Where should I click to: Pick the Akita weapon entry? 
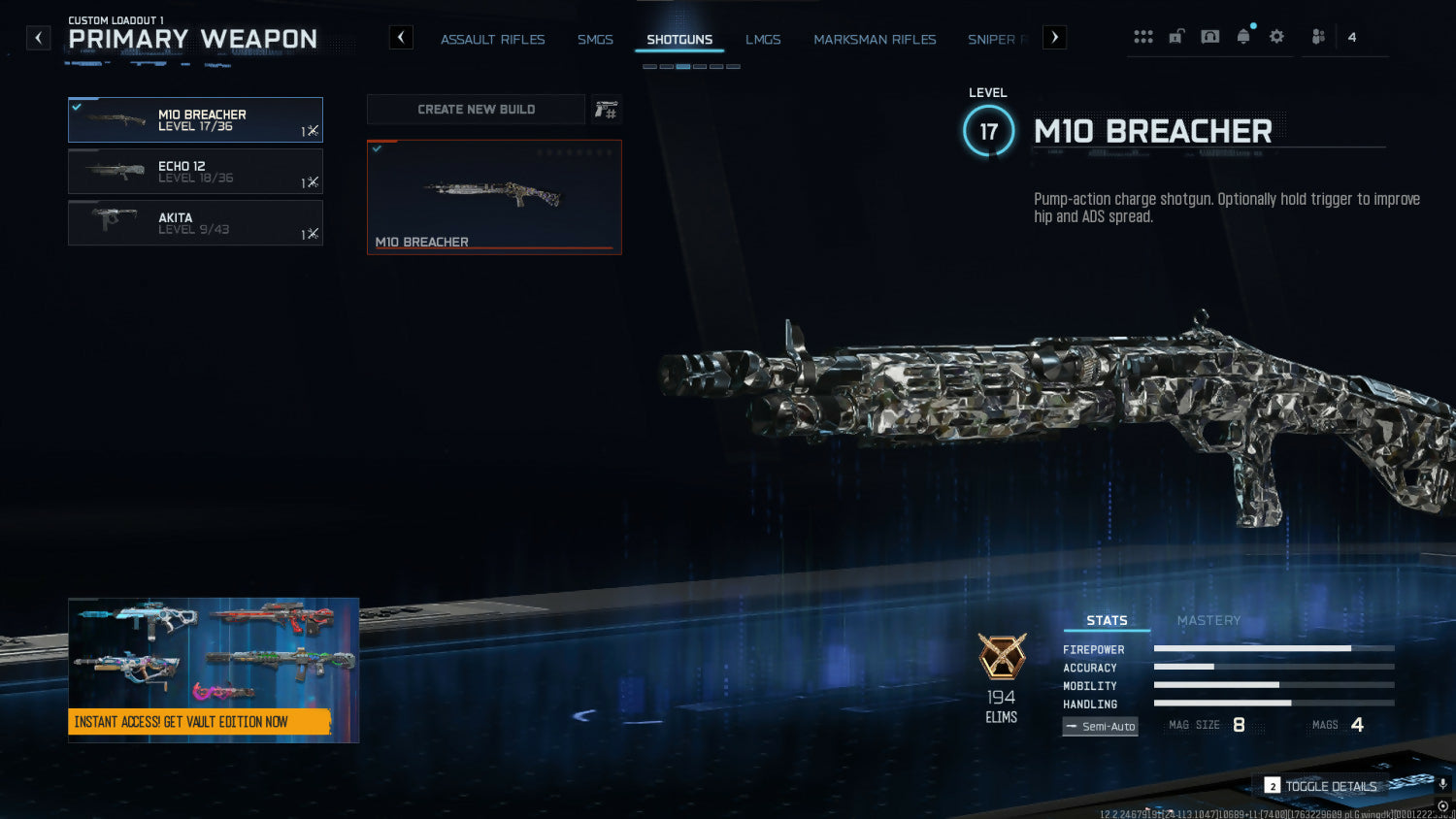click(x=195, y=223)
